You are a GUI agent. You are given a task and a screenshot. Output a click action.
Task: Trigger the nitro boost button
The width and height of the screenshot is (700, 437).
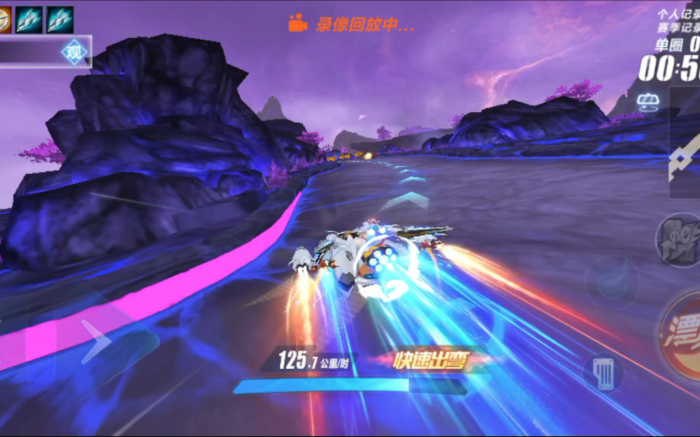pyautogui.click(x=678, y=240)
